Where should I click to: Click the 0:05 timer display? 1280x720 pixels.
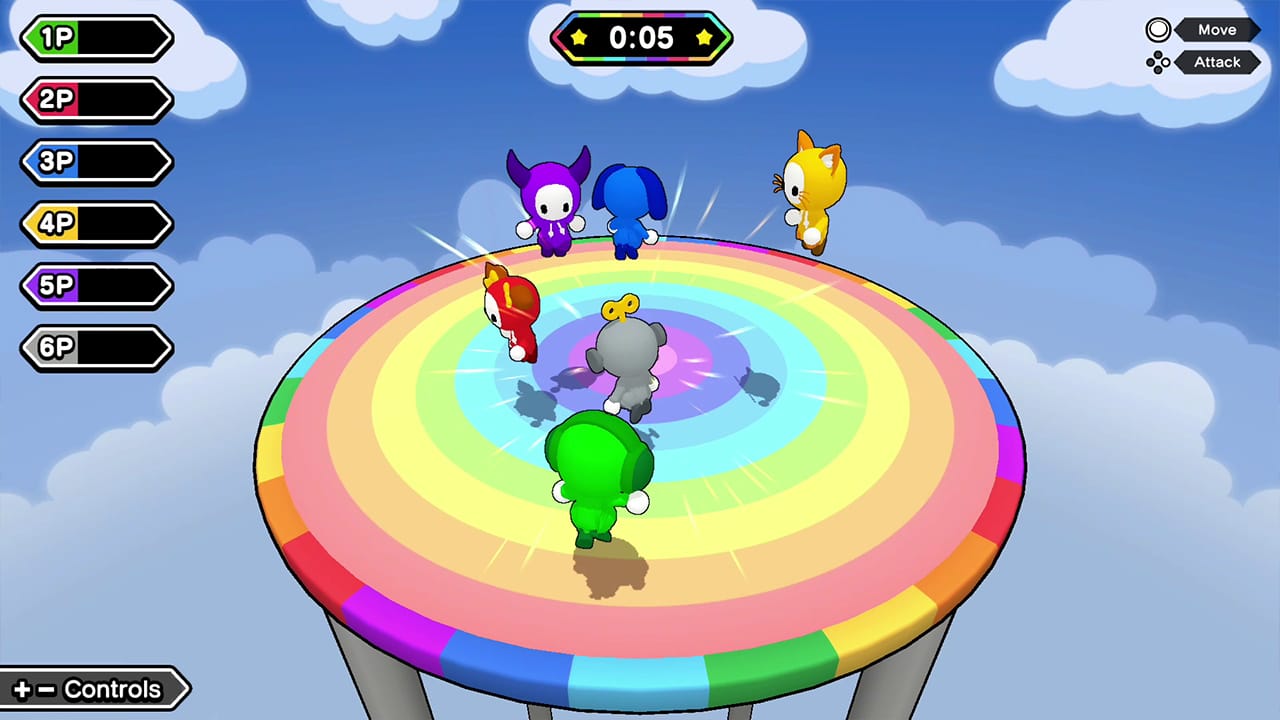tap(640, 39)
